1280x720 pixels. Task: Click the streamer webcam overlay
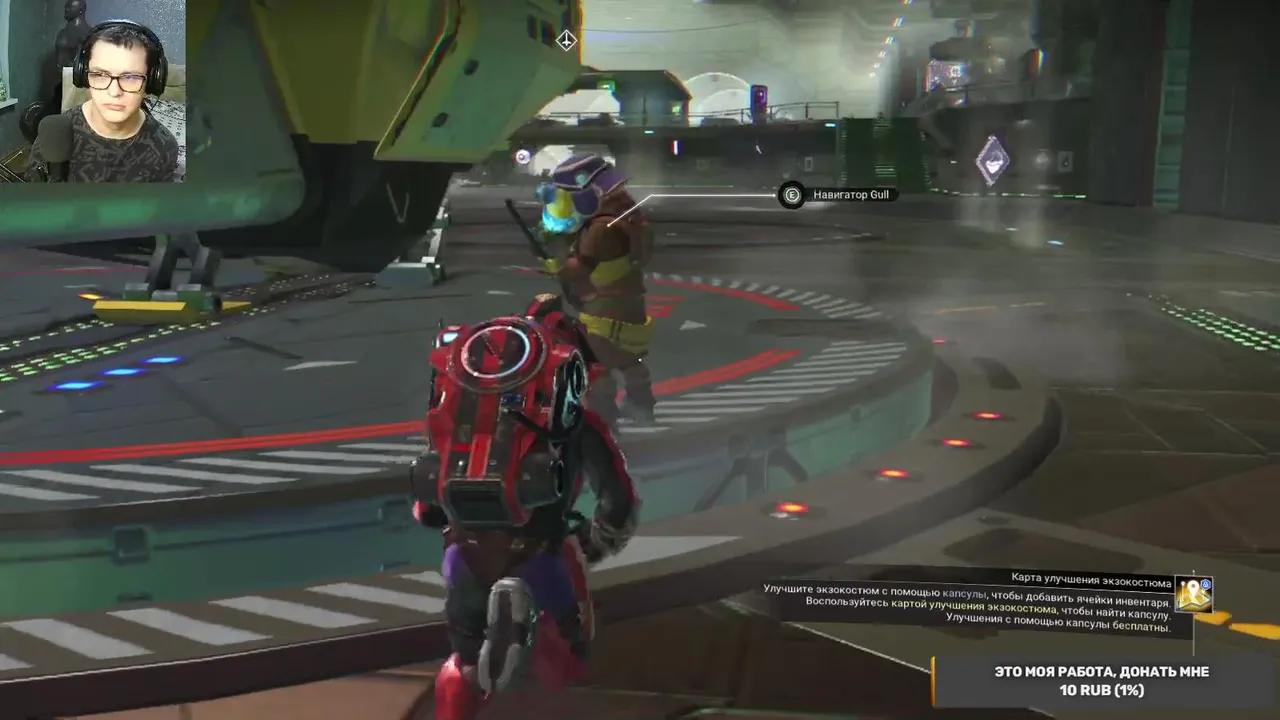click(x=93, y=91)
